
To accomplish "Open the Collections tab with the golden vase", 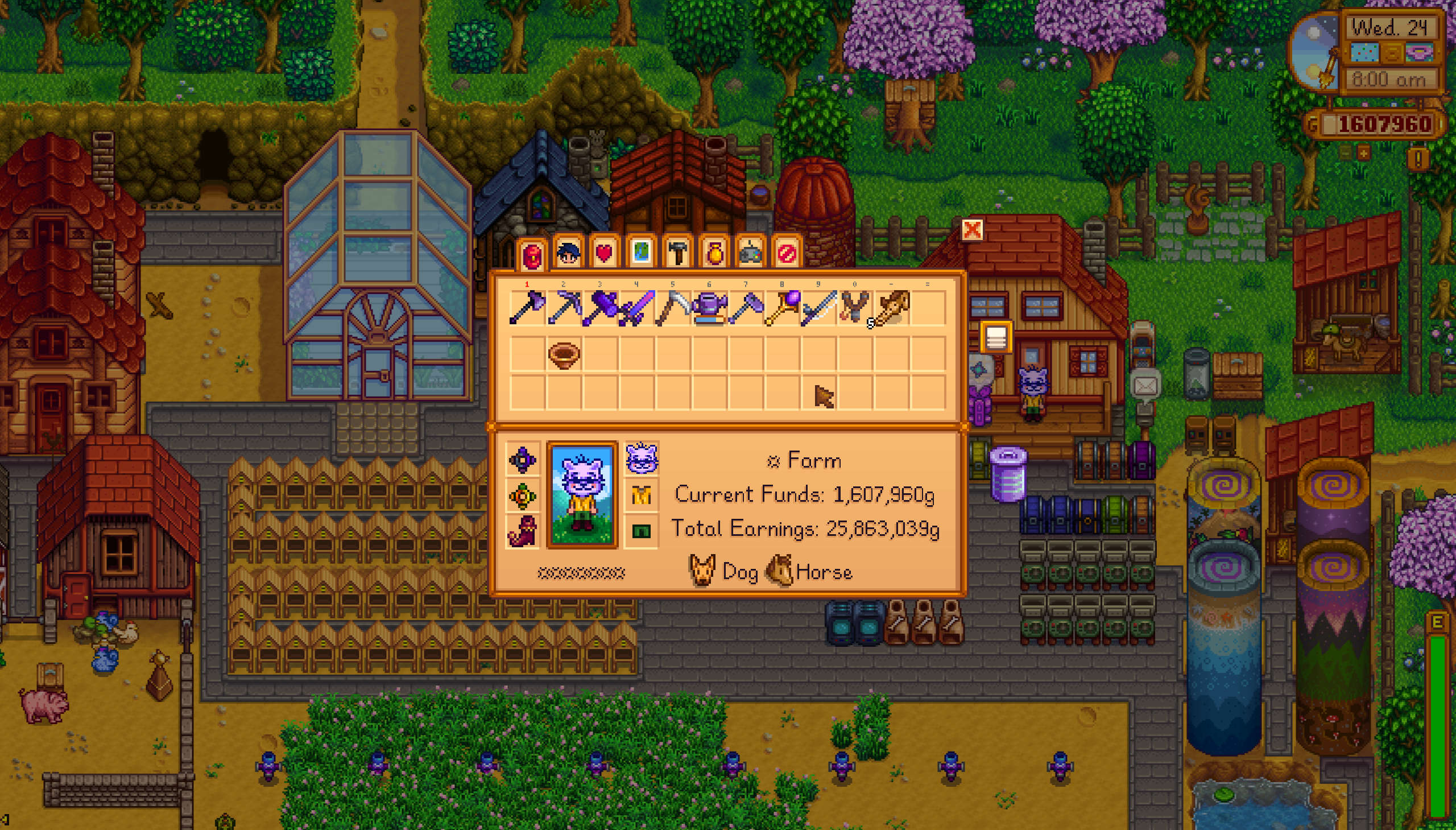I will [714, 253].
